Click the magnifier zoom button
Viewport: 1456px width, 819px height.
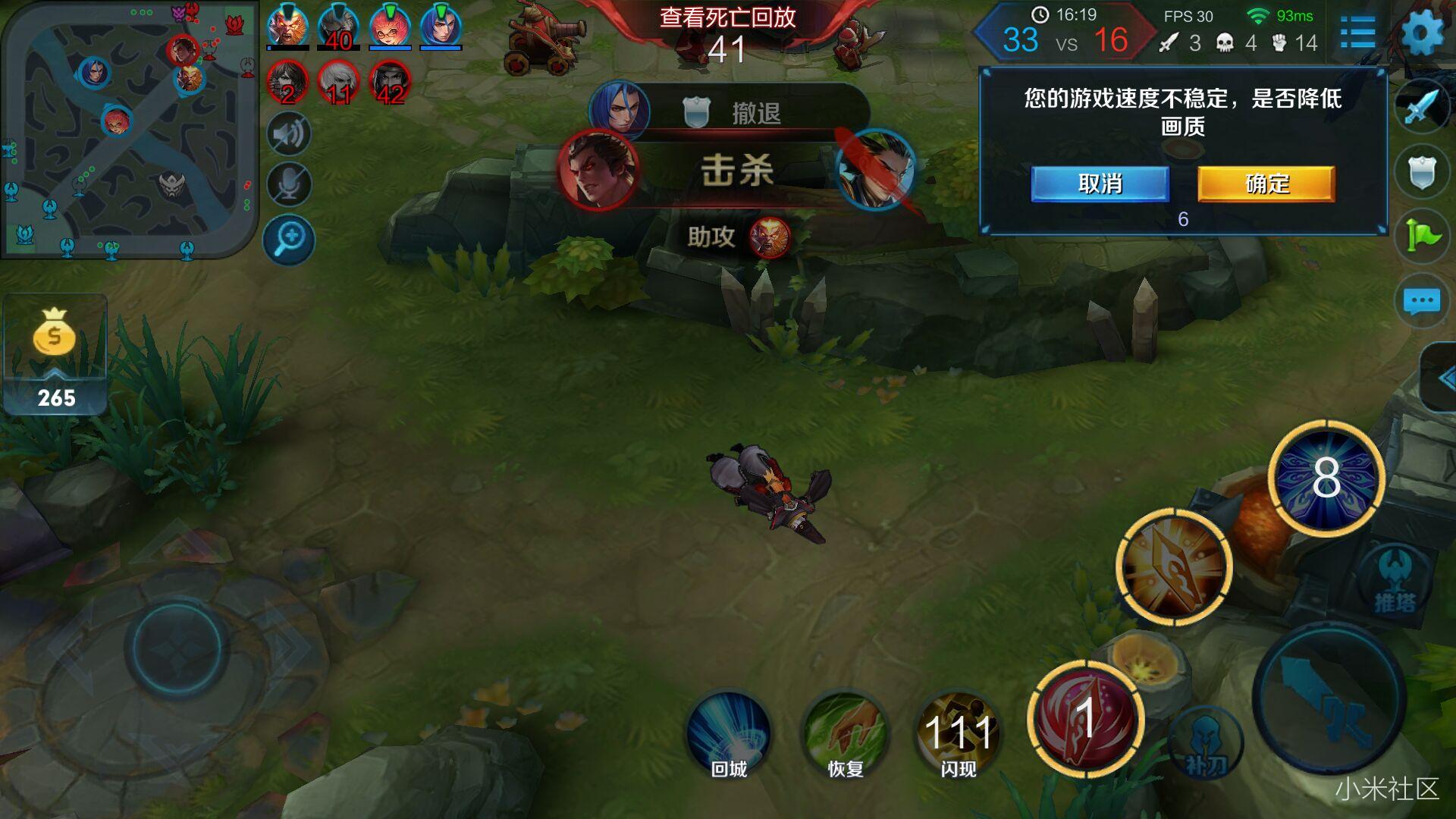pyautogui.click(x=289, y=240)
